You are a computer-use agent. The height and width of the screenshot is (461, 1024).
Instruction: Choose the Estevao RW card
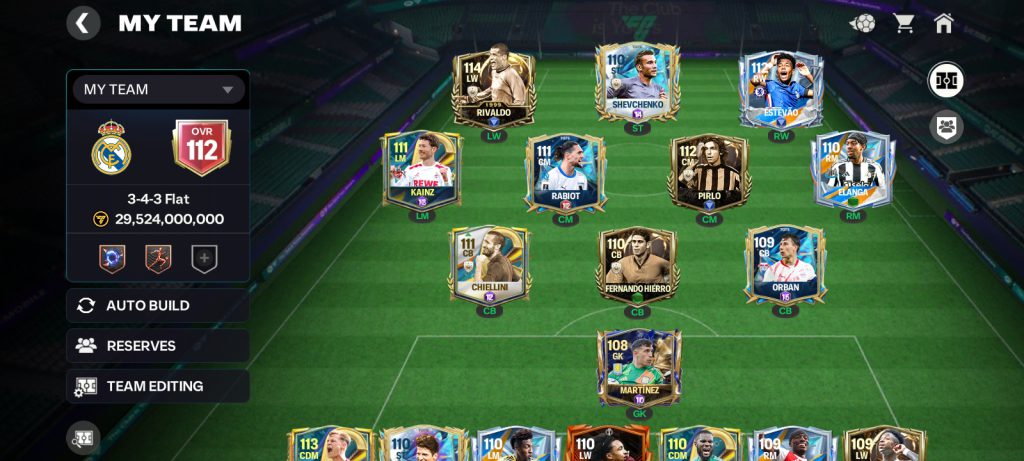tap(781, 88)
